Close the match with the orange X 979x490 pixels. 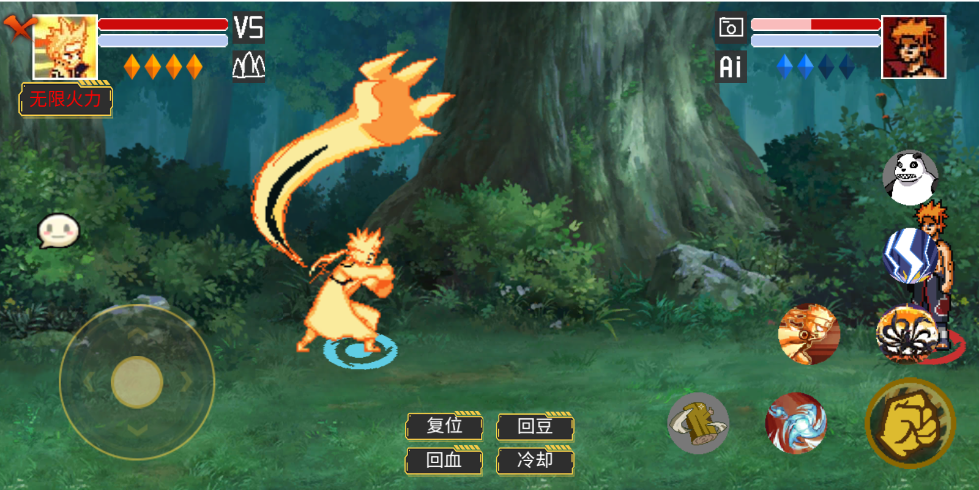pyautogui.click(x=17, y=27)
